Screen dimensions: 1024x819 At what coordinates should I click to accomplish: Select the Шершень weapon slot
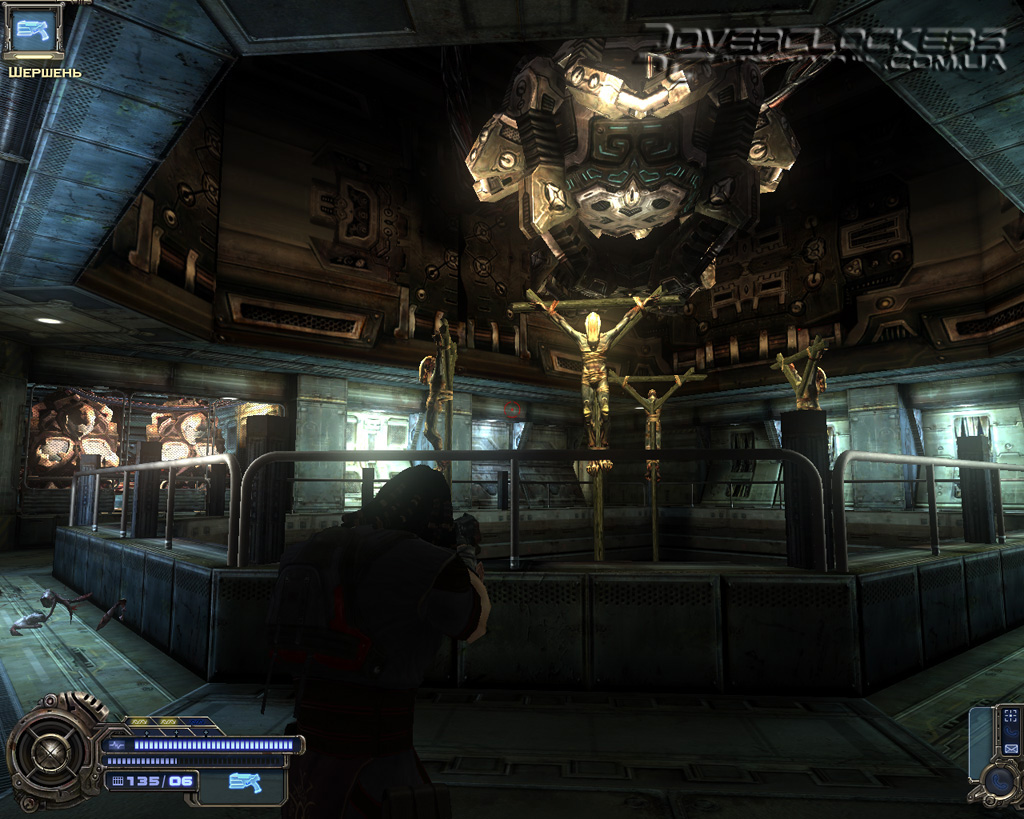click(34, 31)
